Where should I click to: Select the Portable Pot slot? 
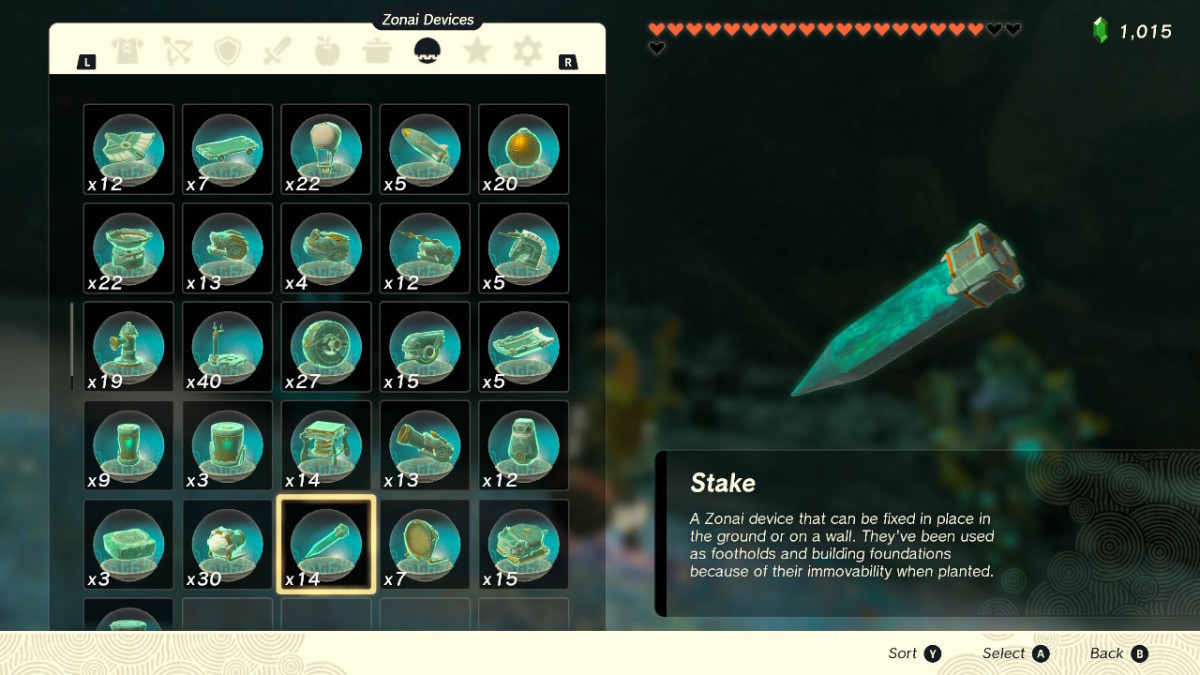(128, 248)
